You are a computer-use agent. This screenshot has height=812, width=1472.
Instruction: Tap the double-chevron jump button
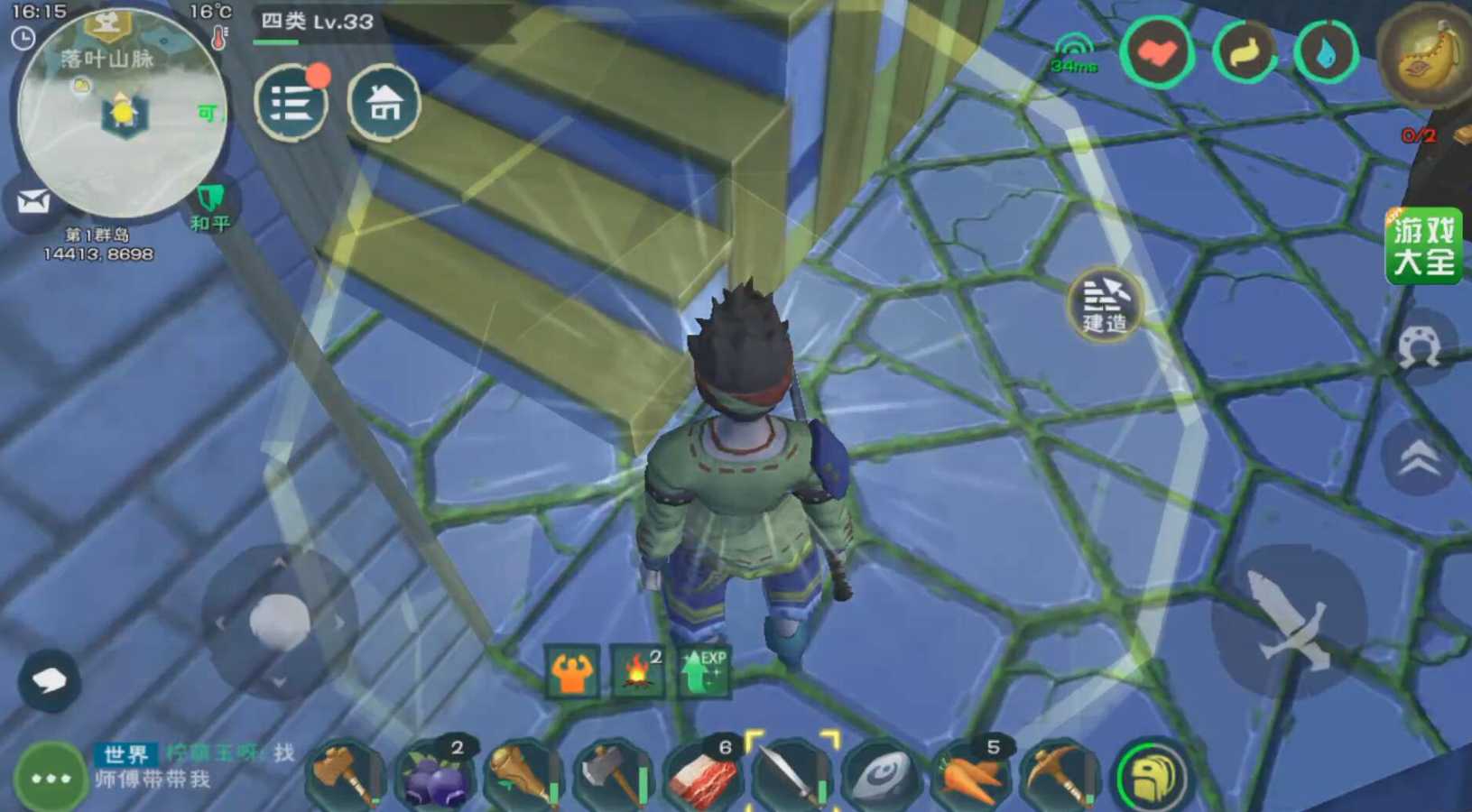pos(1419,458)
